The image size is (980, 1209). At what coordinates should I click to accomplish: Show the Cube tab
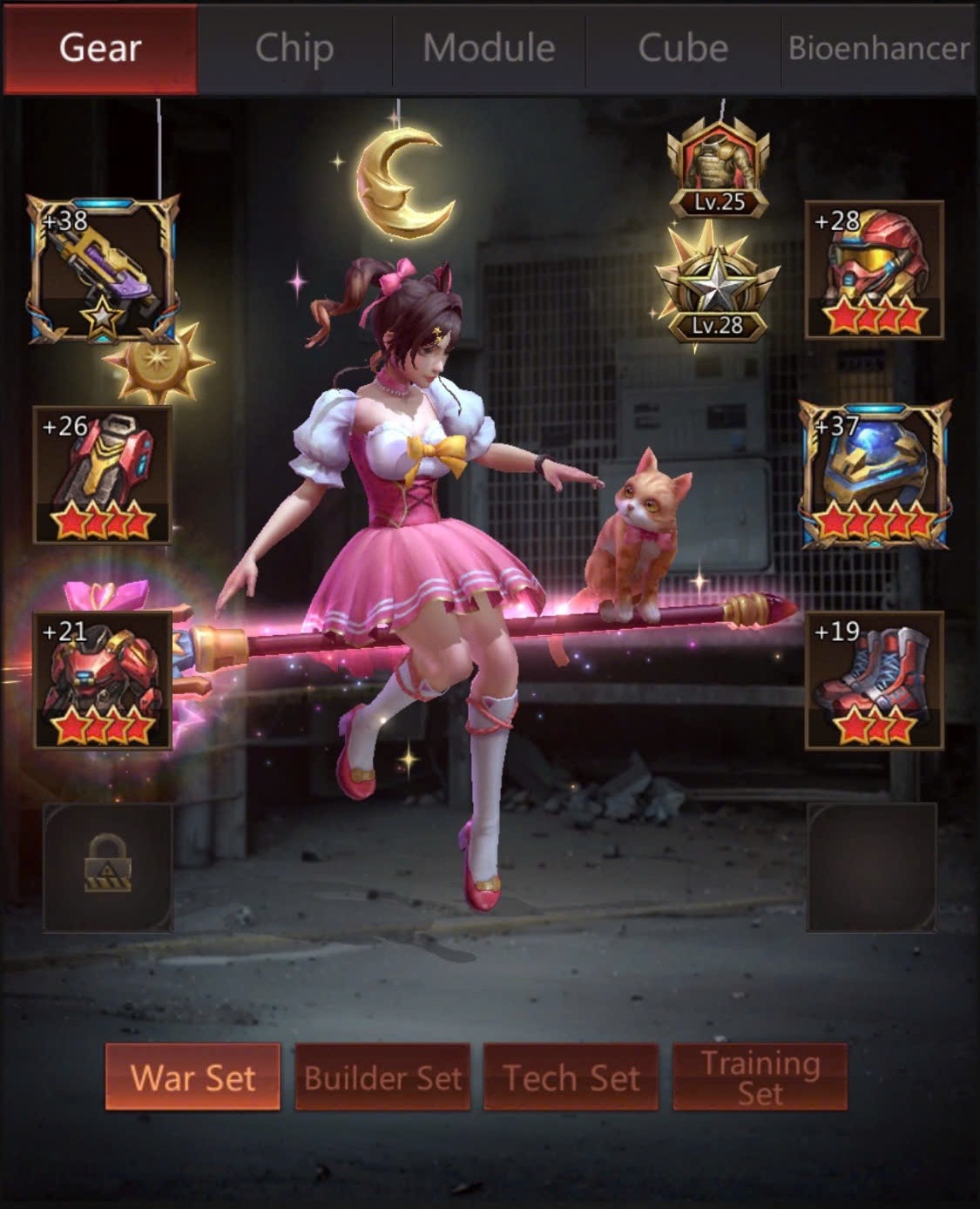(683, 48)
